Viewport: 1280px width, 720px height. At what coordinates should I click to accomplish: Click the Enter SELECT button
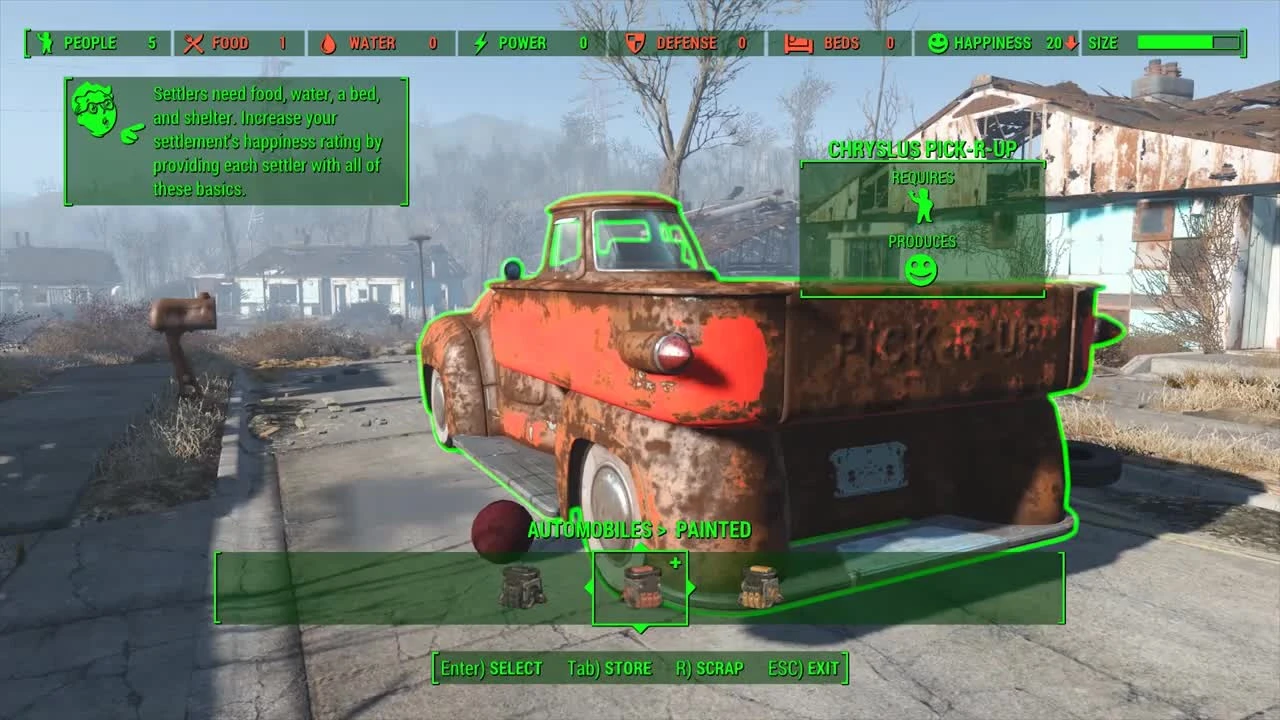(x=489, y=668)
